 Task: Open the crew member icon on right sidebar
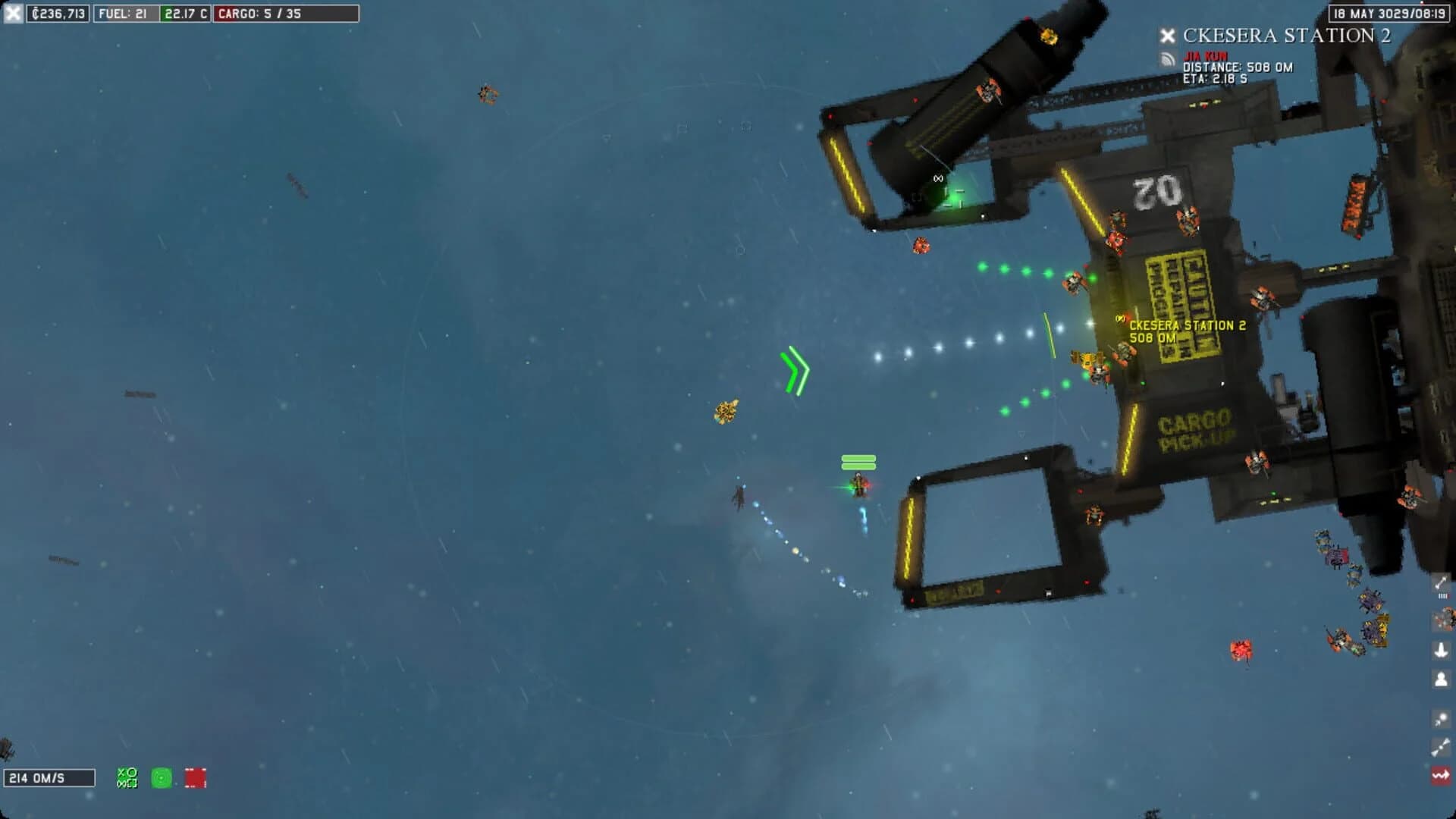pyautogui.click(x=1442, y=678)
